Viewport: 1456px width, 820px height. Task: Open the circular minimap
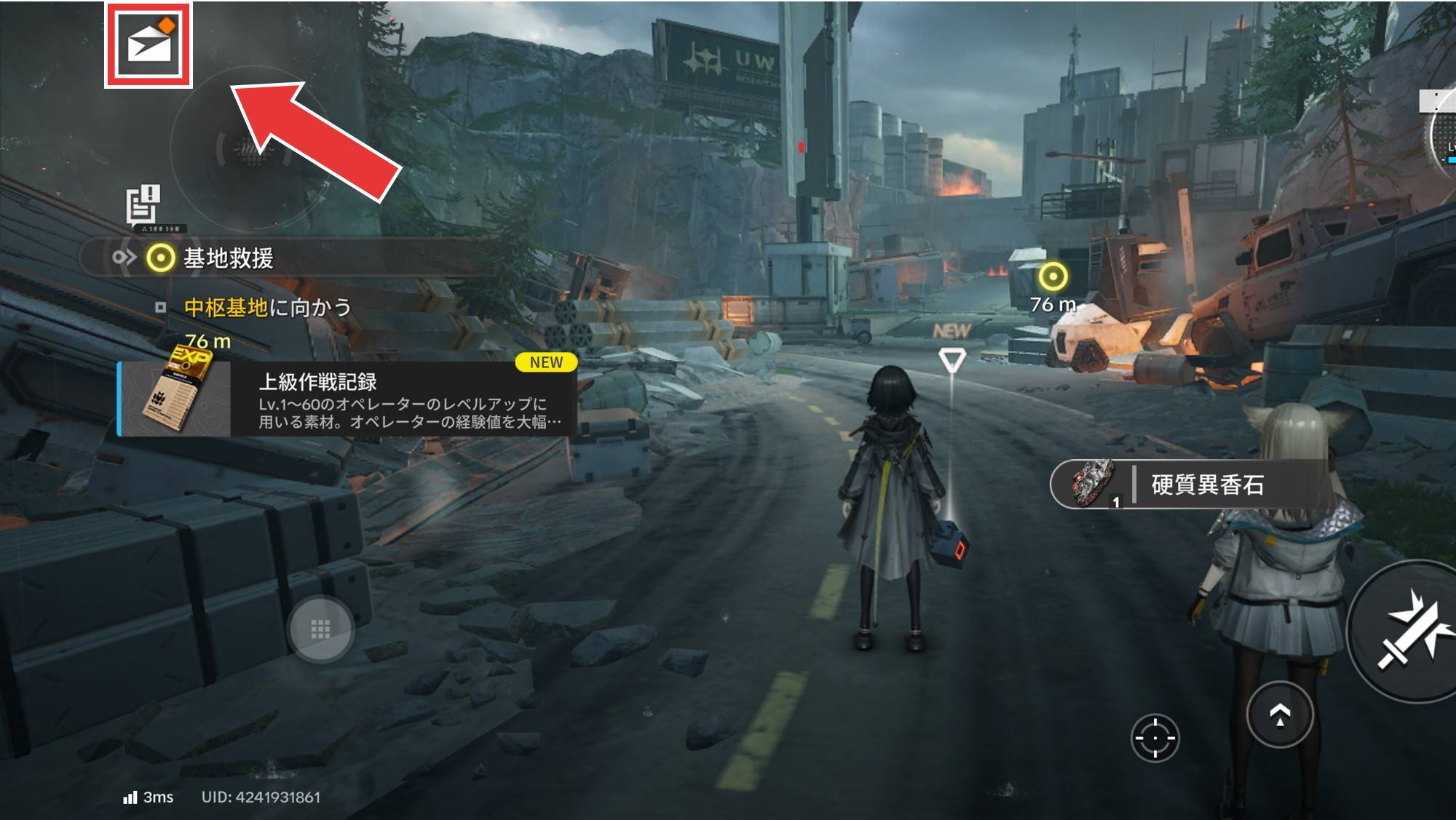(x=248, y=149)
